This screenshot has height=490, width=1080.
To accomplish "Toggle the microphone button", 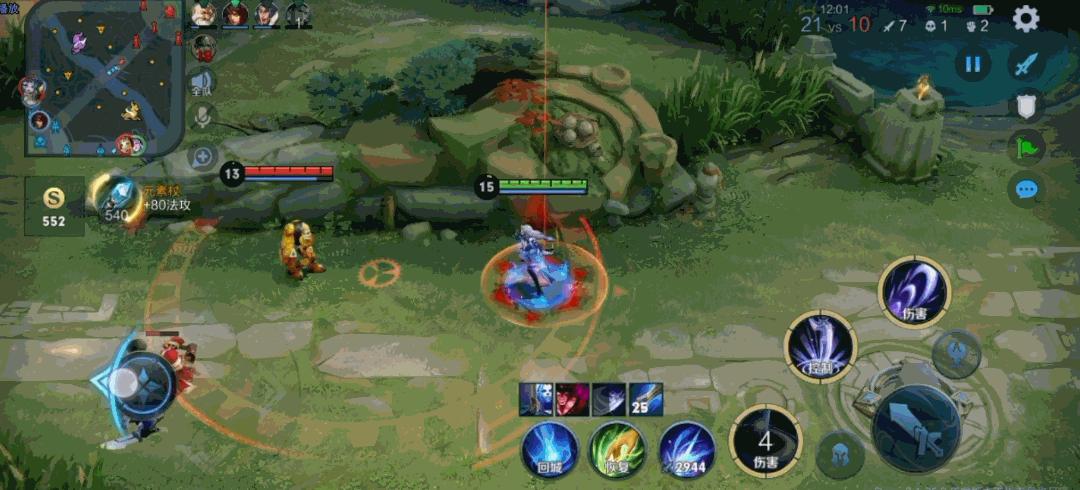I will click(203, 117).
